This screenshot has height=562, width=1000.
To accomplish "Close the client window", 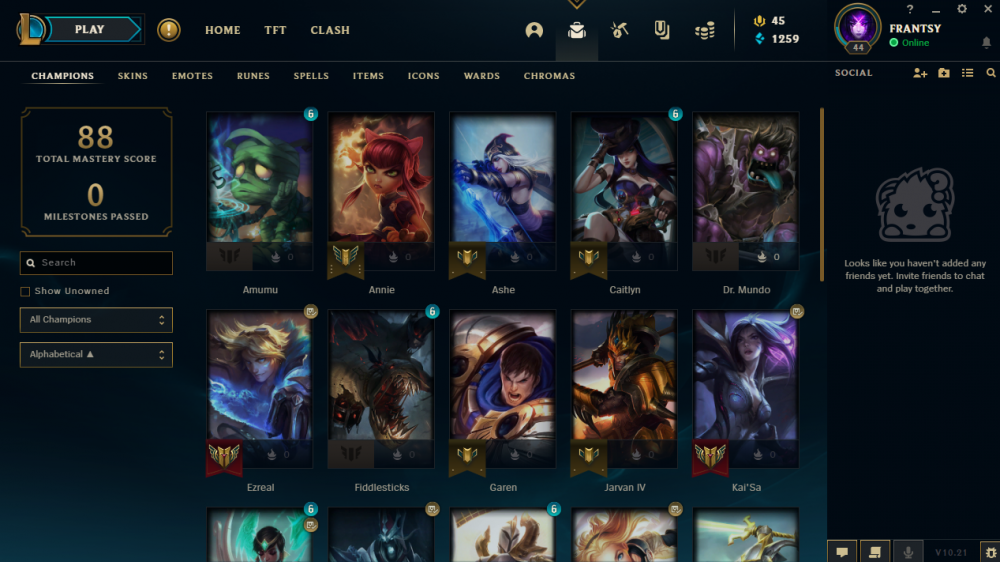I will tap(987, 9).
